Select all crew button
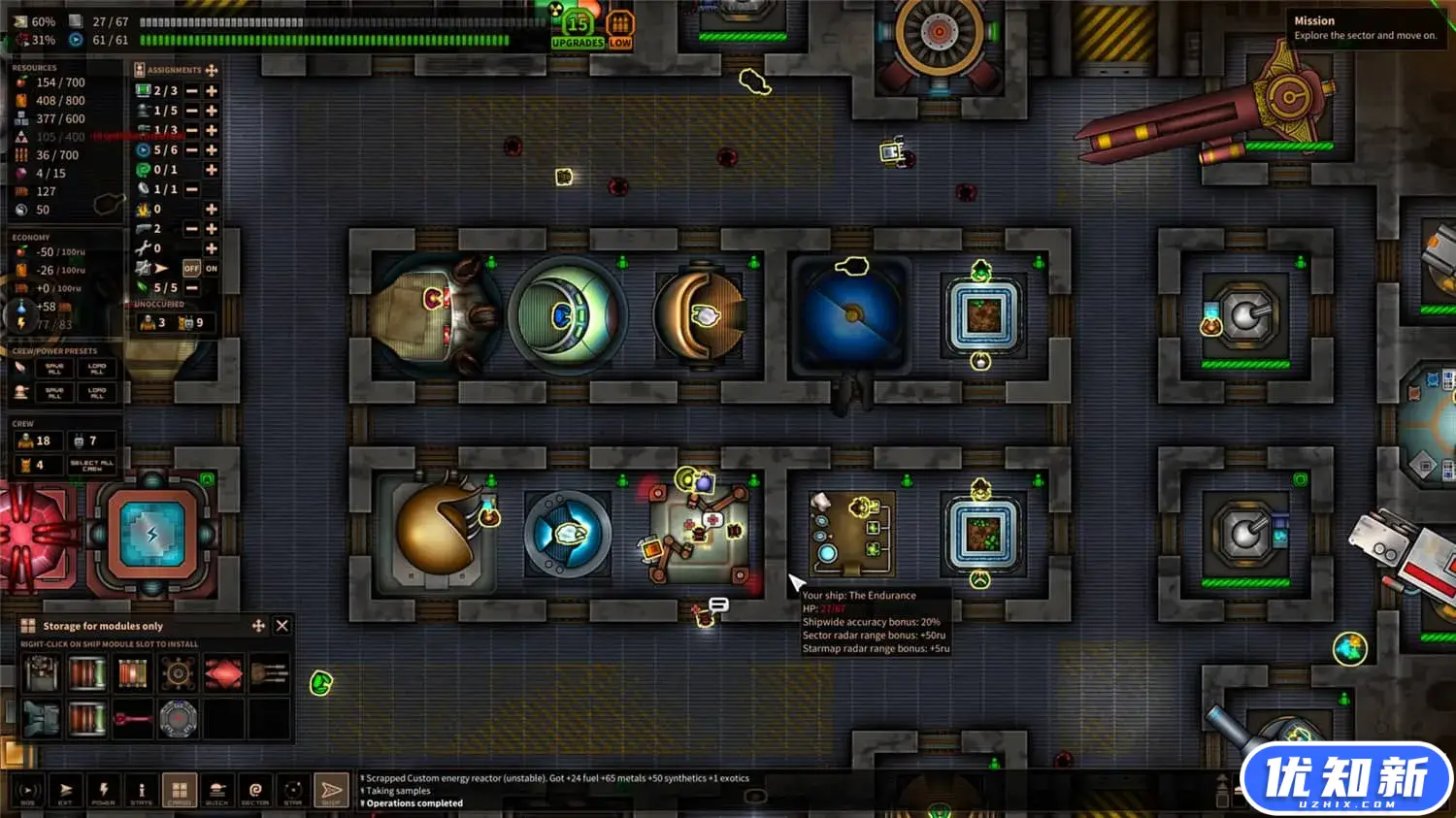 (x=92, y=464)
